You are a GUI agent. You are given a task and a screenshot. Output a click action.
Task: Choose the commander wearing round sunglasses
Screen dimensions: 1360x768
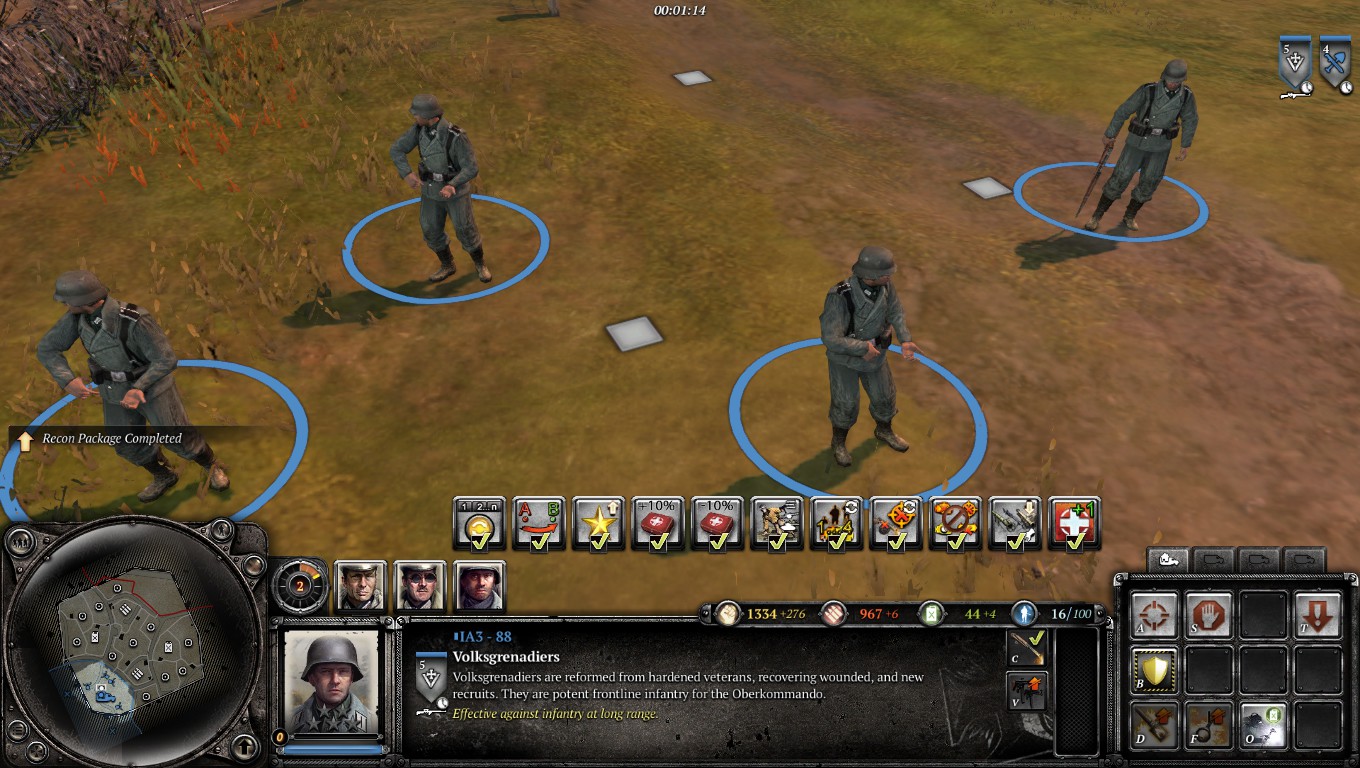(420, 586)
